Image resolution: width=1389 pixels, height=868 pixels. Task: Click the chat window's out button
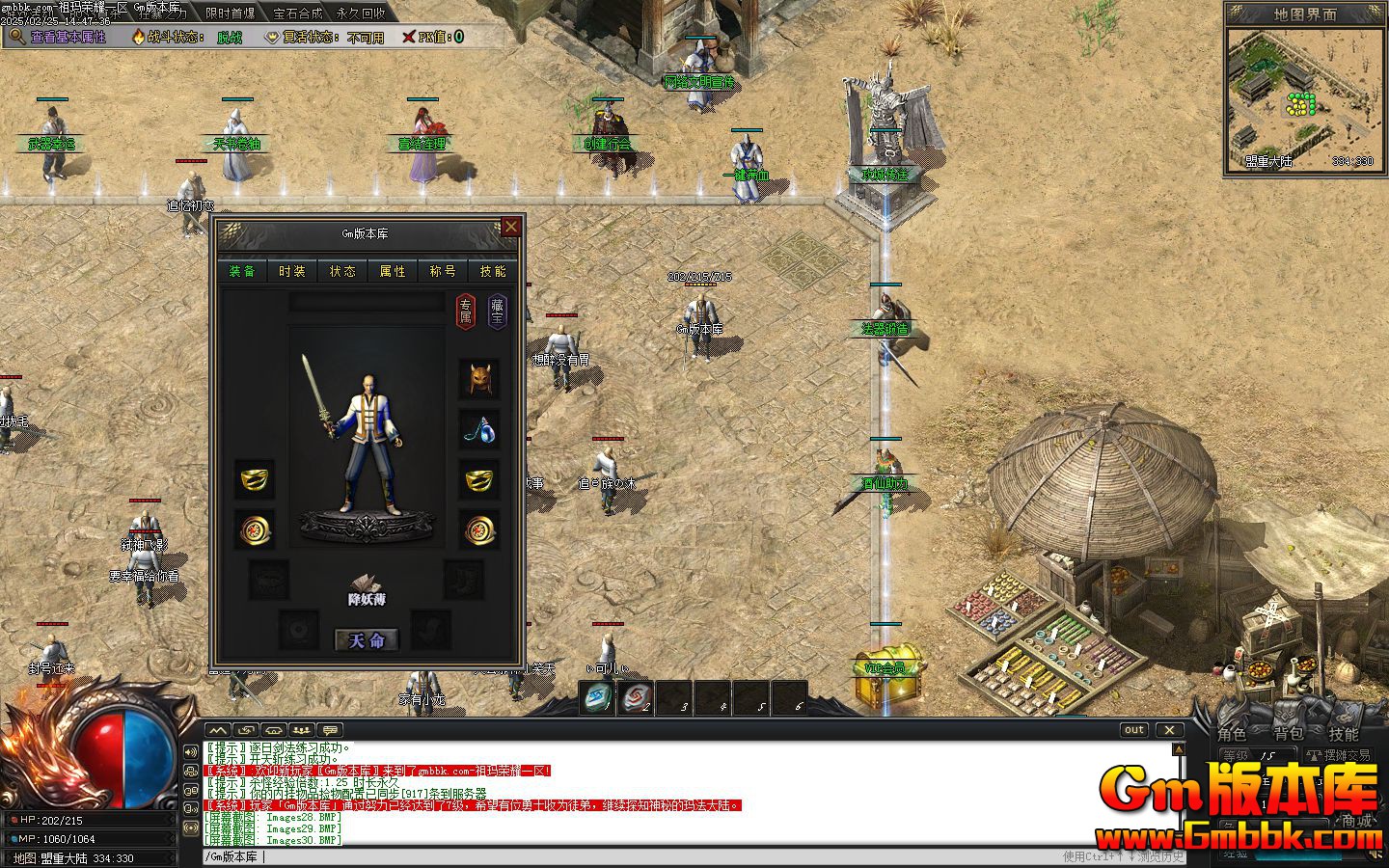[1134, 730]
